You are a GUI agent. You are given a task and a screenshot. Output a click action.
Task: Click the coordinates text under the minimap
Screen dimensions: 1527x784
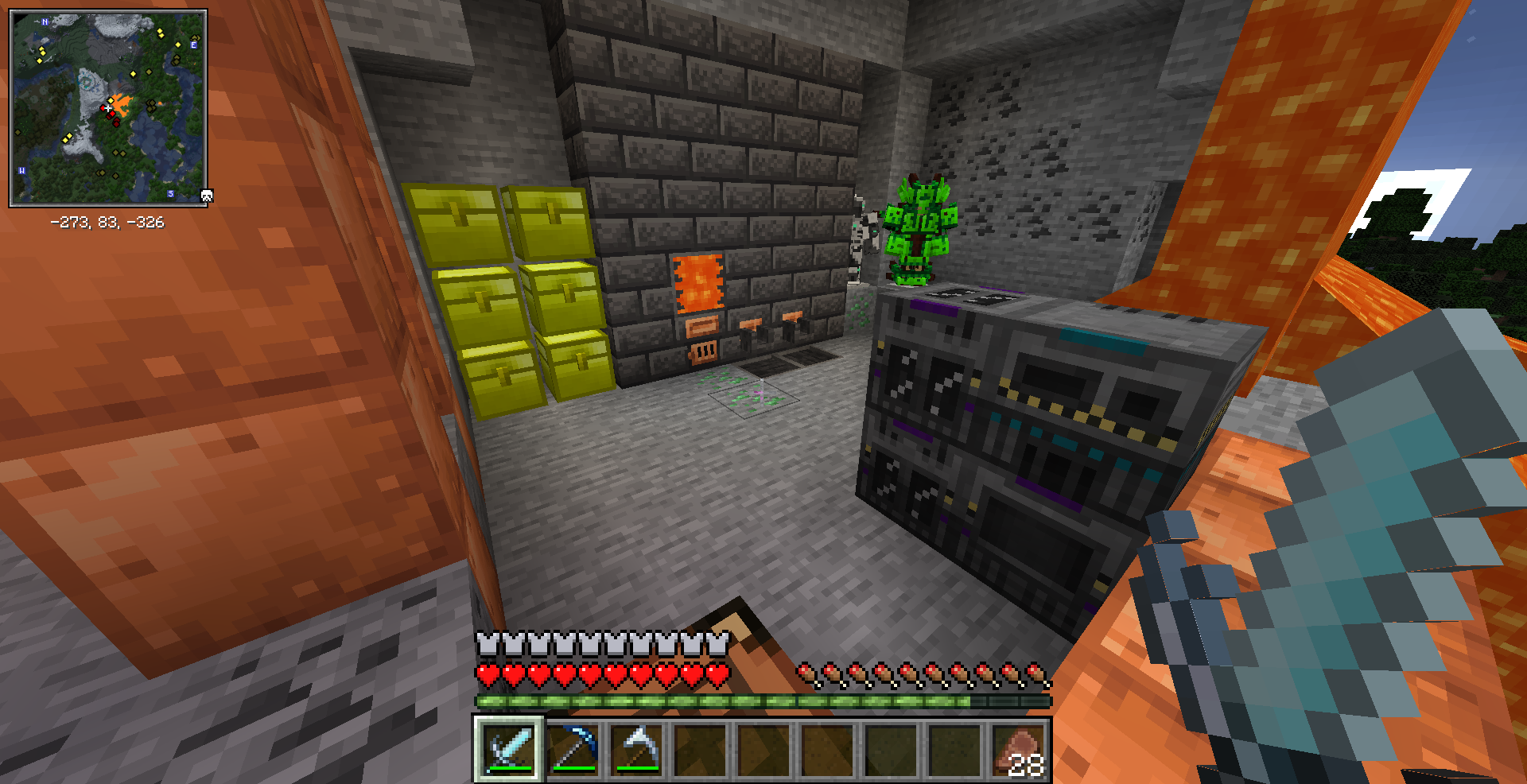107,223
